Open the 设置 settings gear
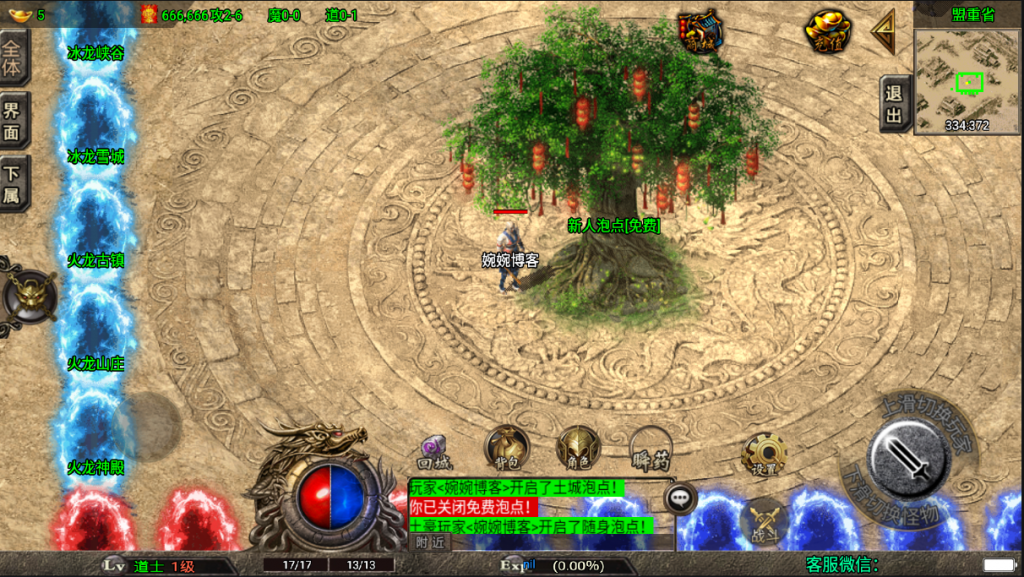The width and height of the screenshot is (1024, 577). point(764,455)
